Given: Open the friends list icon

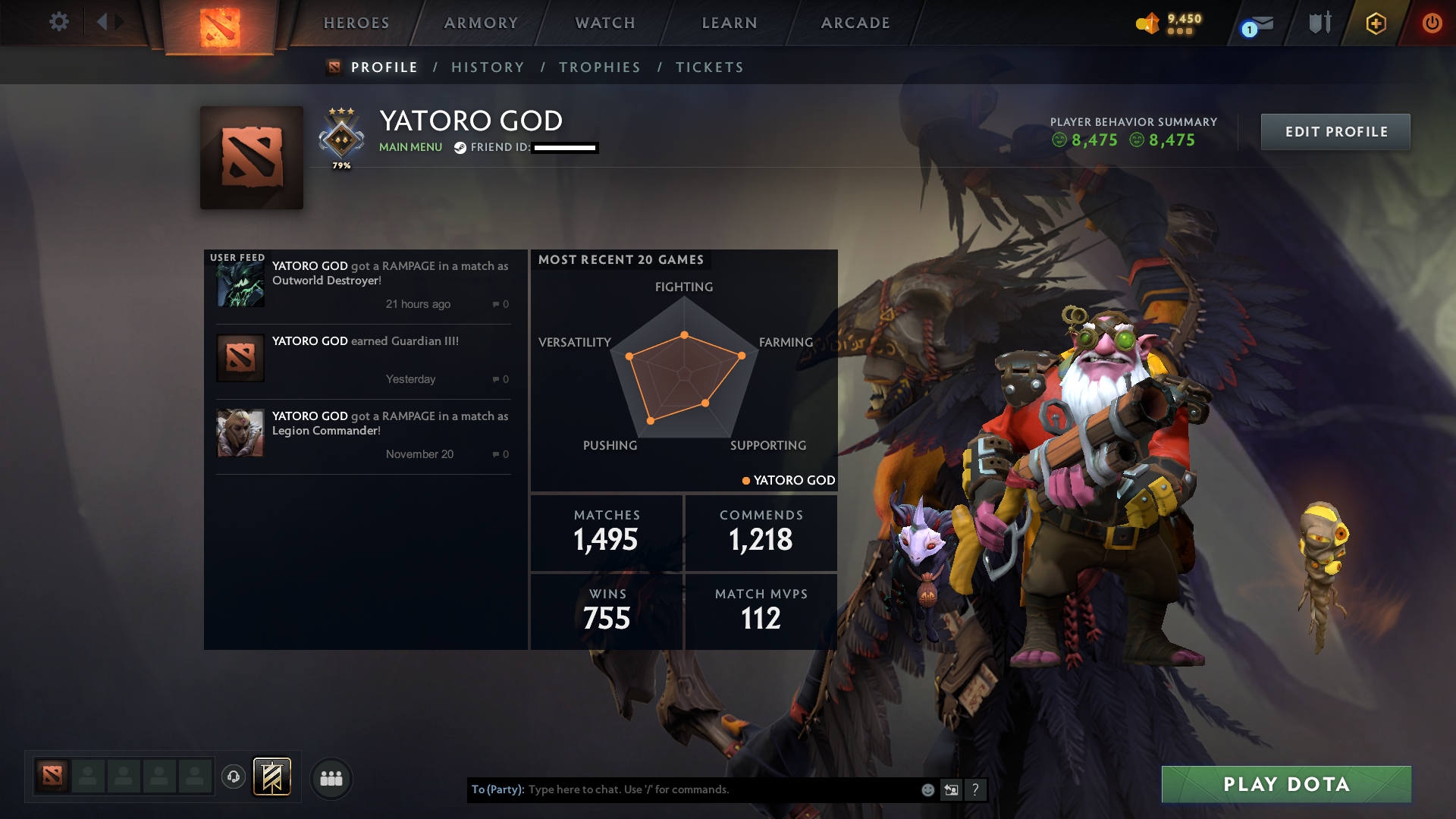Looking at the screenshot, I should coord(331,779).
